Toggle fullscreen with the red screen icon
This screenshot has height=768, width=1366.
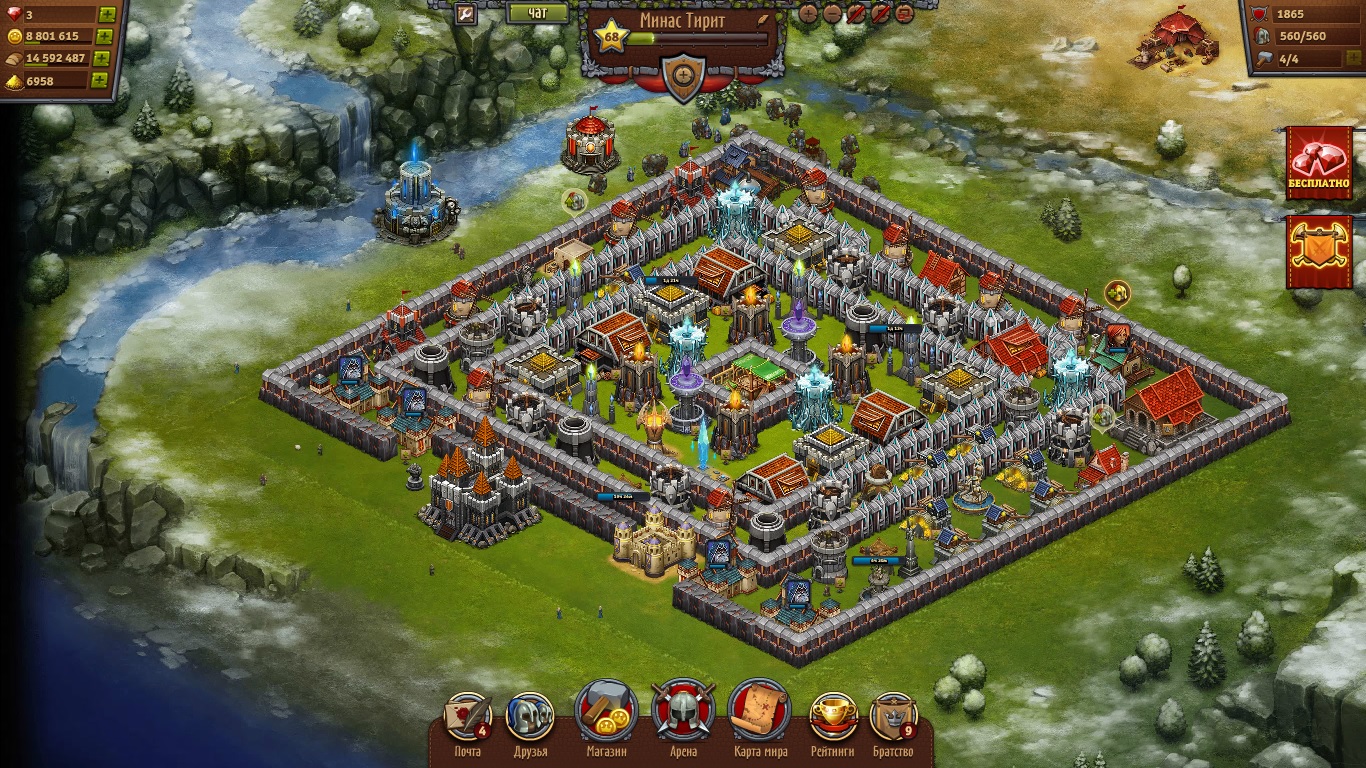904,13
